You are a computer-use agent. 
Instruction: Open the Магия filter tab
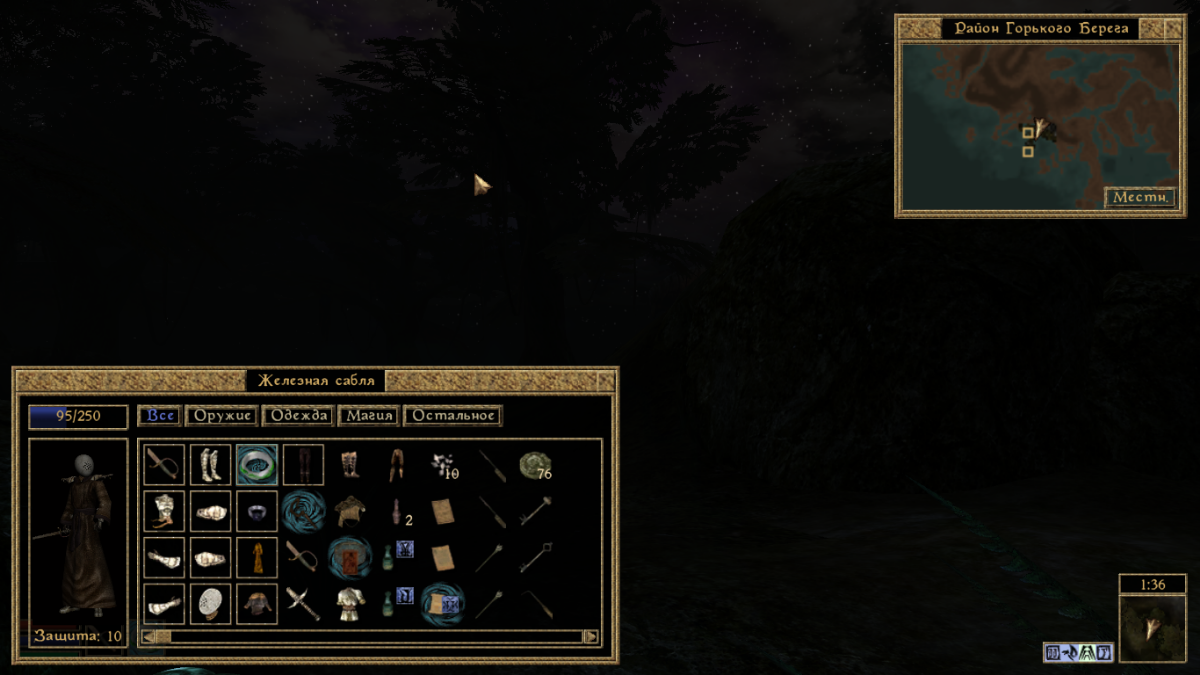[369, 416]
